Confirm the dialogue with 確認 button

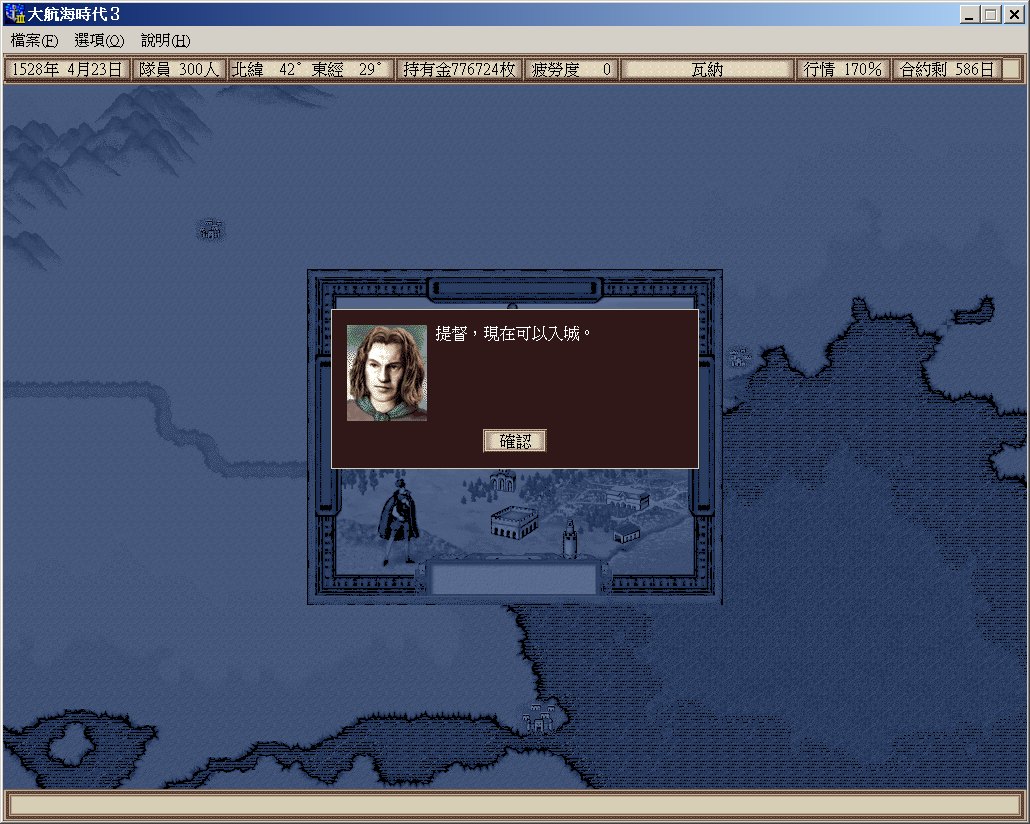point(515,441)
